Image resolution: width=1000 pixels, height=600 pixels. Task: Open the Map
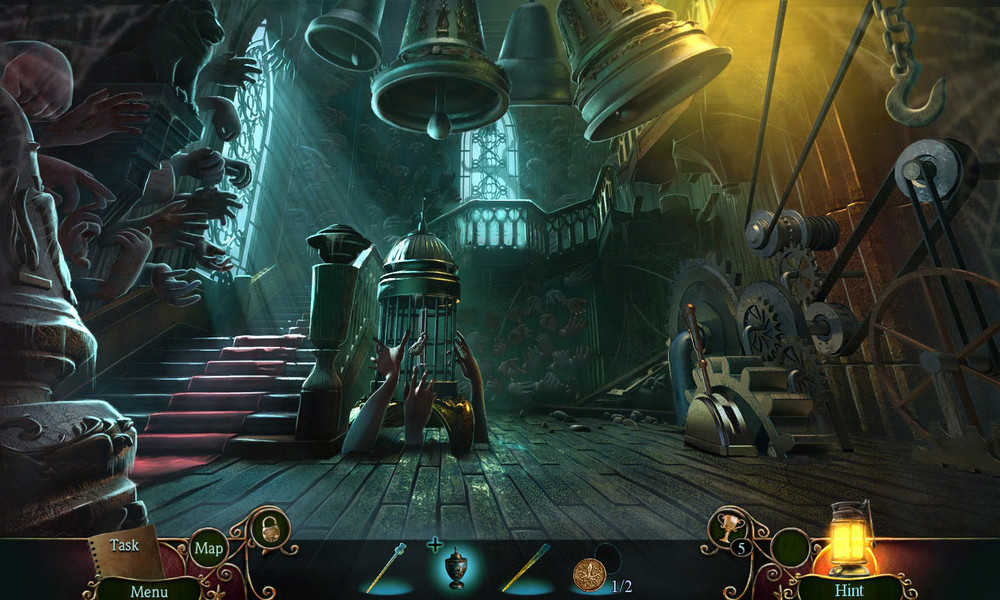click(x=209, y=548)
